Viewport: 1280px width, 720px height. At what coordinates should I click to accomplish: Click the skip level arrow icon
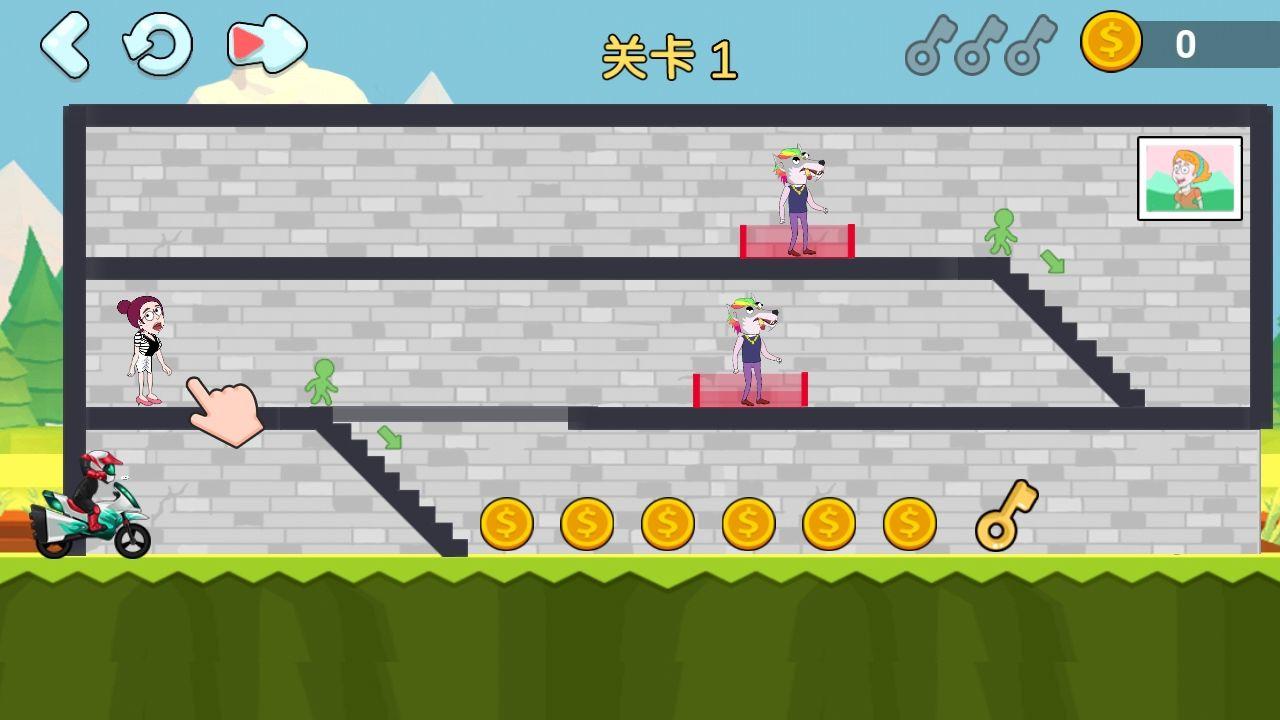[x=262, y=44]
